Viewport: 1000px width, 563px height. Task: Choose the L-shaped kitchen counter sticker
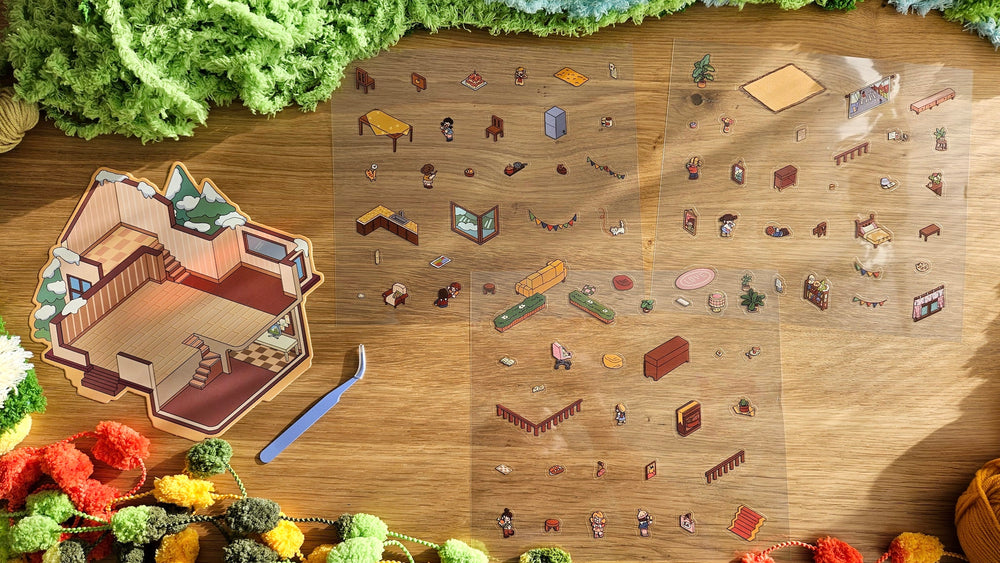pos(387,223)
